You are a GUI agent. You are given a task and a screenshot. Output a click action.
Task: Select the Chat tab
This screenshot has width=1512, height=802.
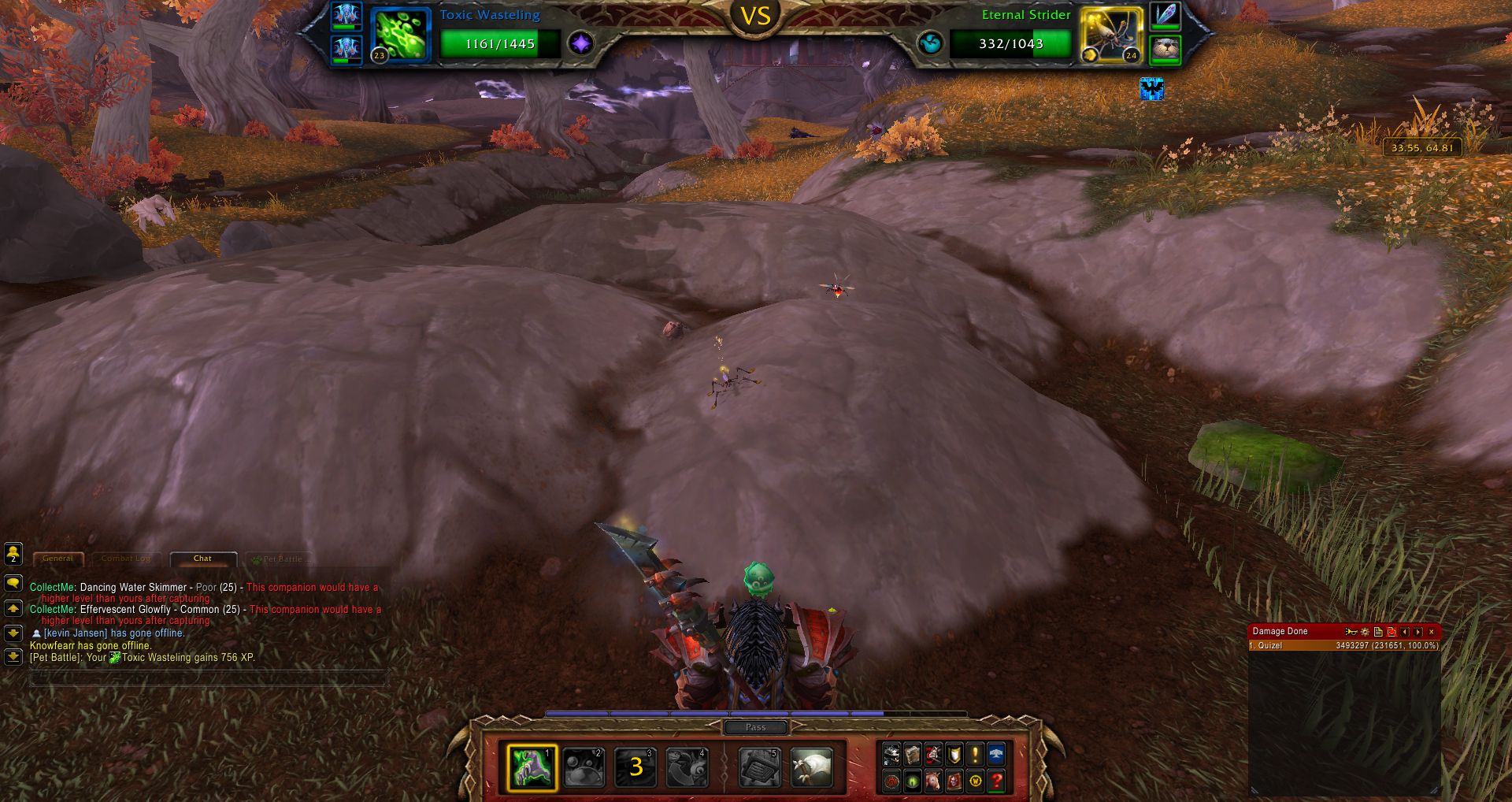coord(202,559)
